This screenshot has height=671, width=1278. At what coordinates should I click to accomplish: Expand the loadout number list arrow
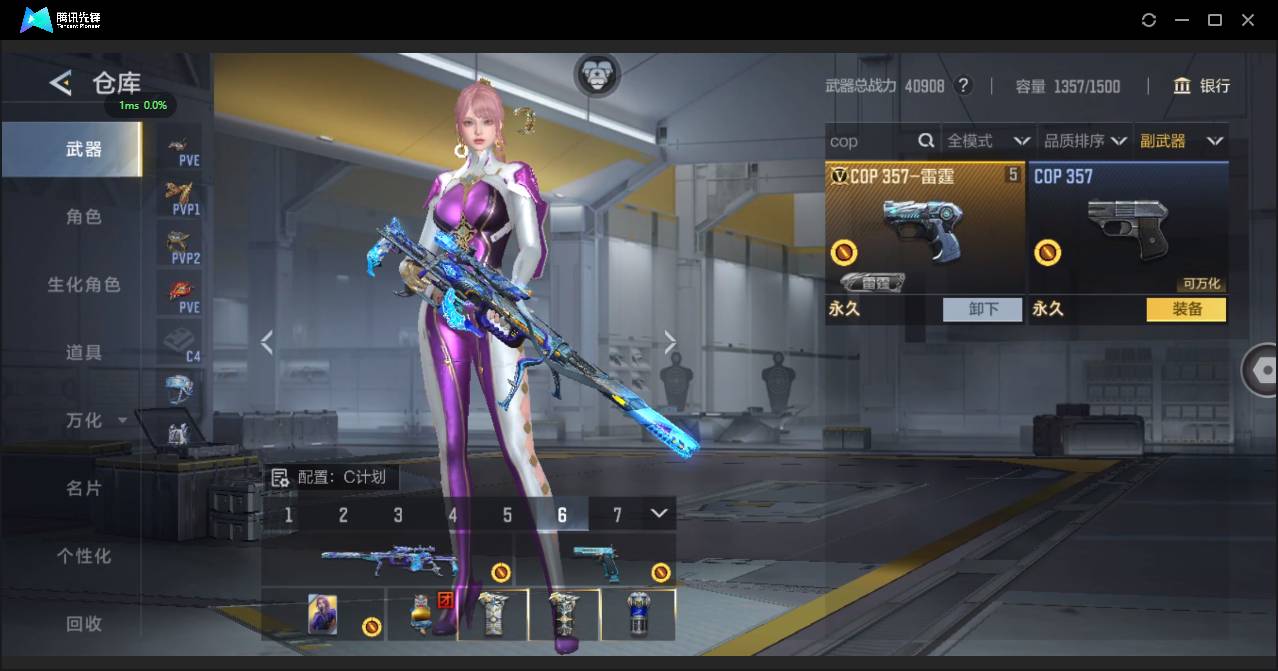[659, 513]
